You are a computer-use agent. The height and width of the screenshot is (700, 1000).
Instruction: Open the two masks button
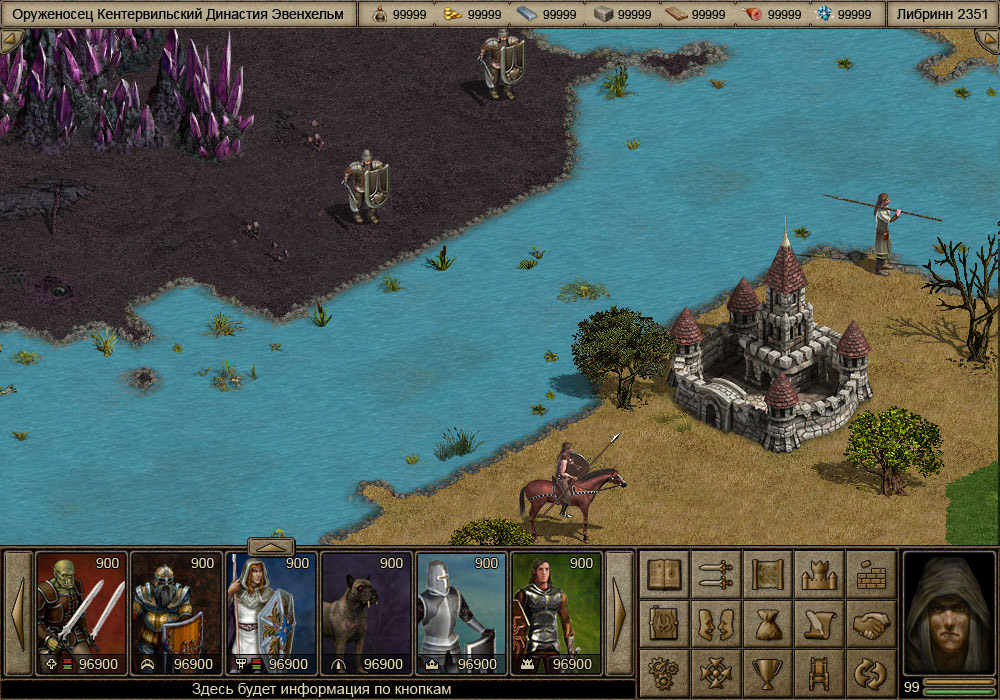(x=717, y=624)
